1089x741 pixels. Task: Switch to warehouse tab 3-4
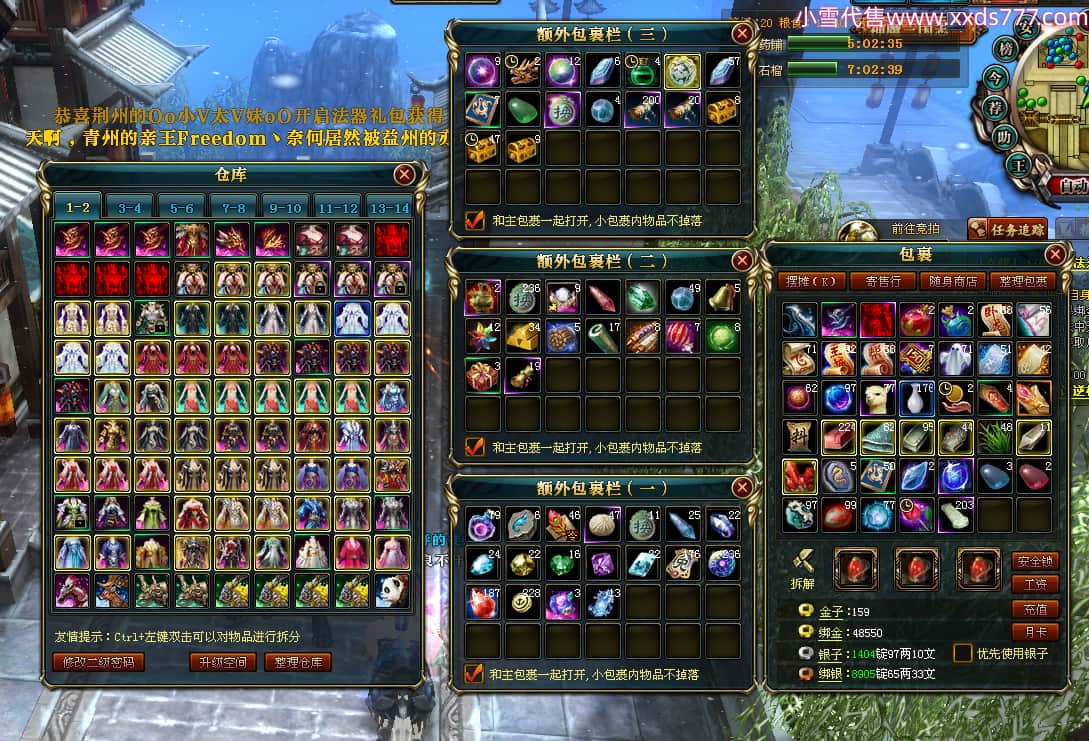(129, 207)
